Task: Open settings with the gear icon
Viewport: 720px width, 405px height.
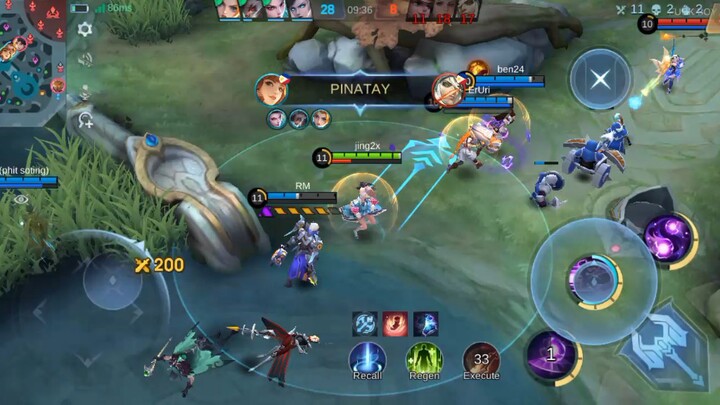Action: (85, 29)
